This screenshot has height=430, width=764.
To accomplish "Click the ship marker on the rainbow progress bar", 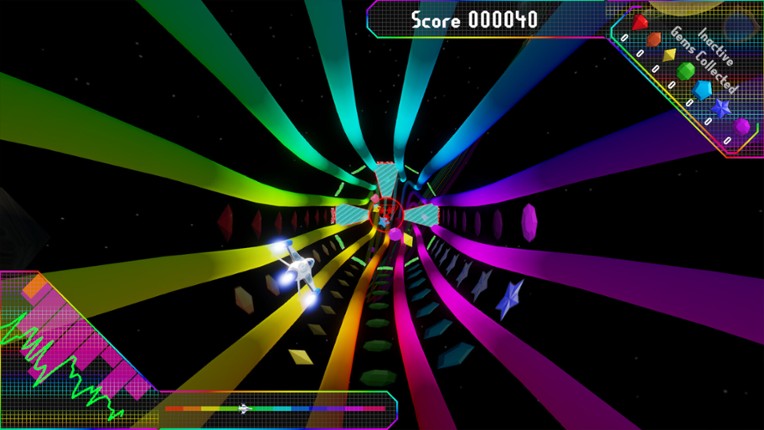I will point(243,408).
